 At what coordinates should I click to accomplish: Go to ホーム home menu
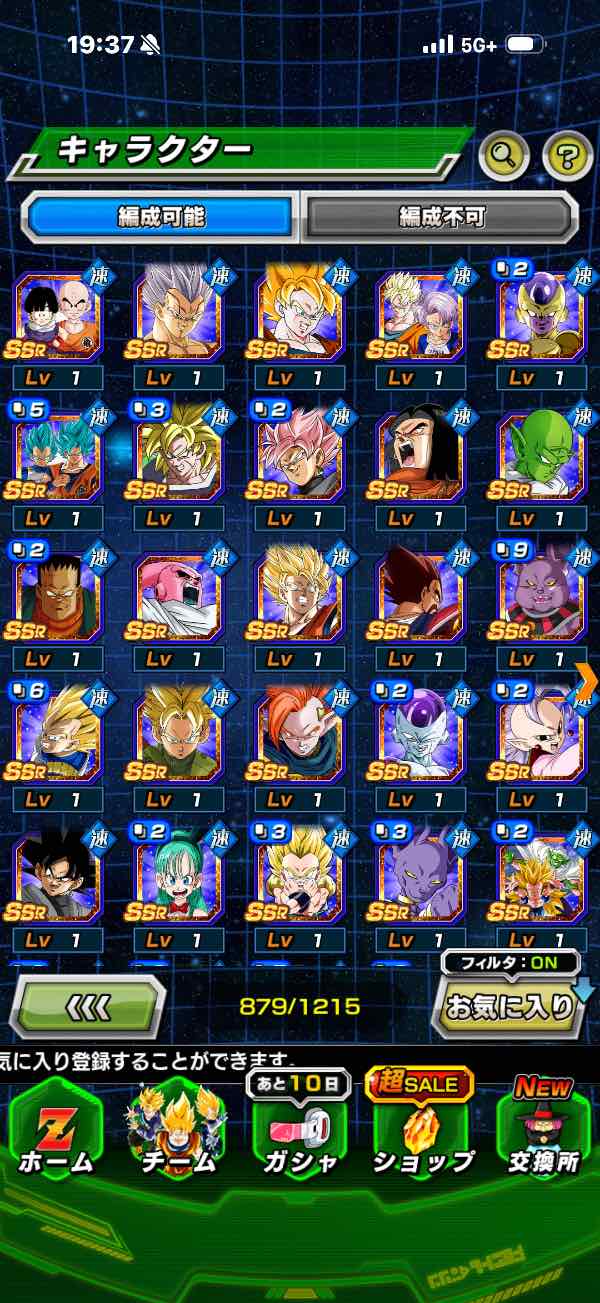pyautogui.click(x=55, y=1130)
